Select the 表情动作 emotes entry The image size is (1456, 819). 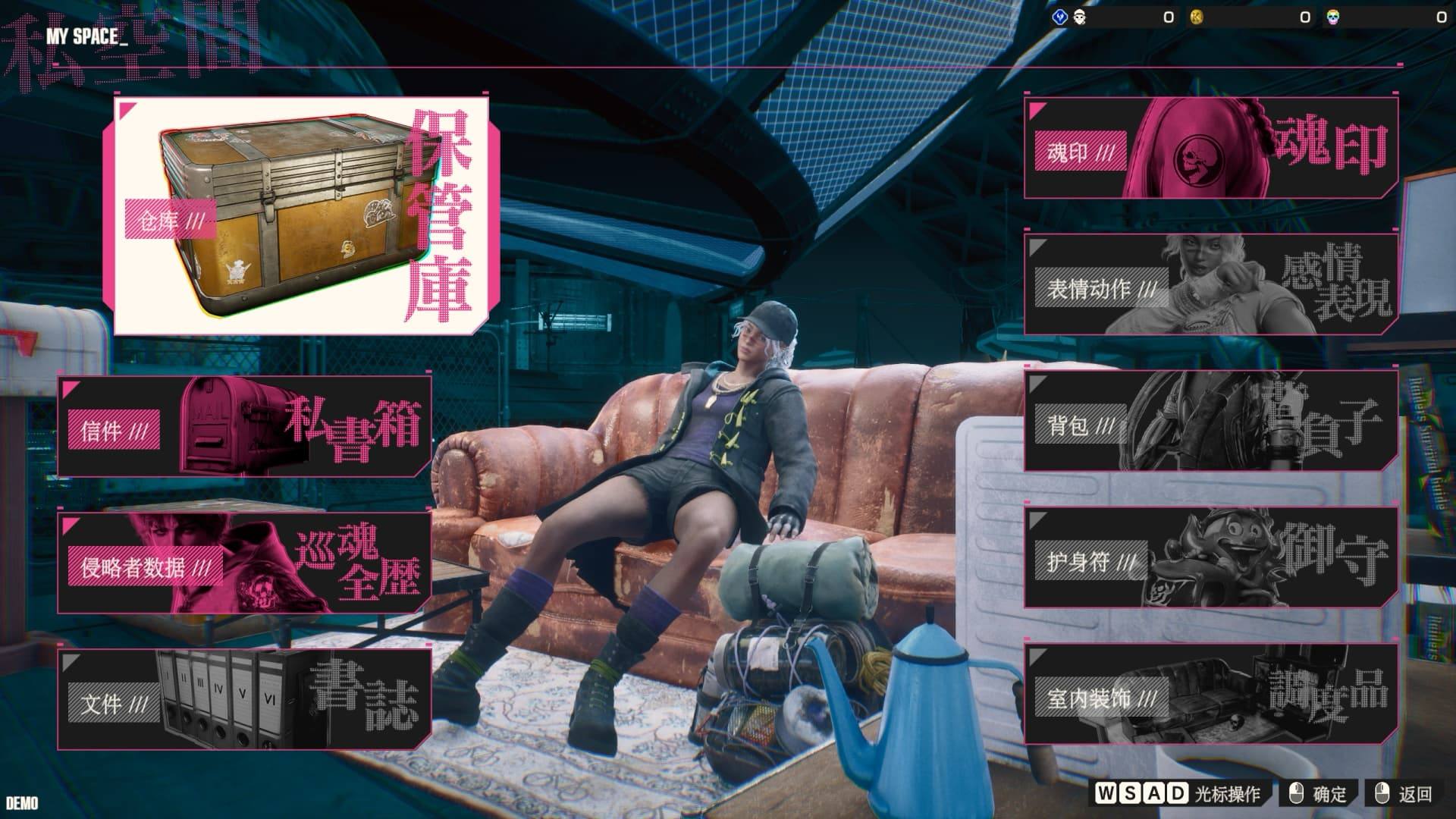[1210, 285]
